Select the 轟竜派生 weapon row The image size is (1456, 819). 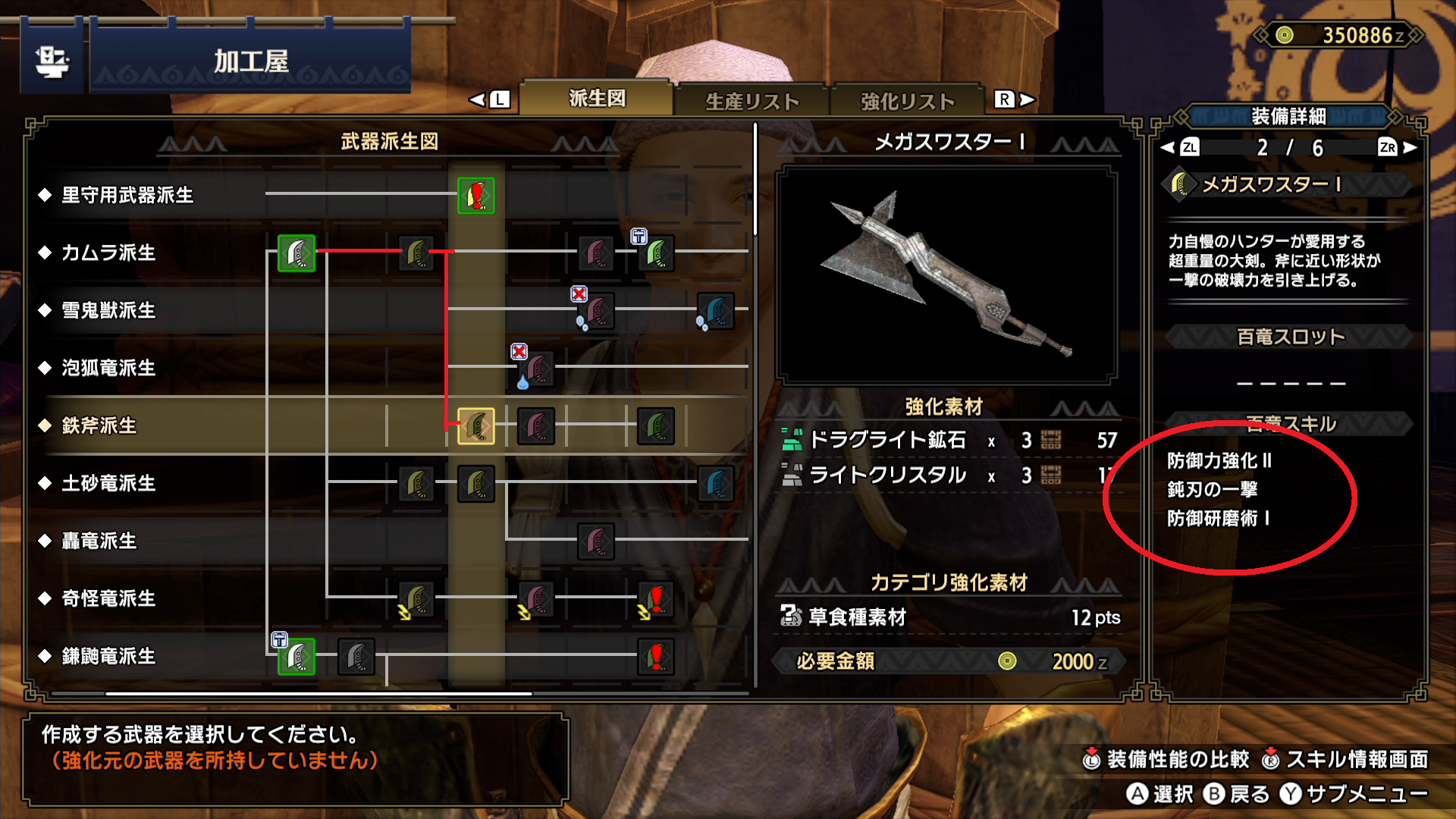tap(99, 541)
